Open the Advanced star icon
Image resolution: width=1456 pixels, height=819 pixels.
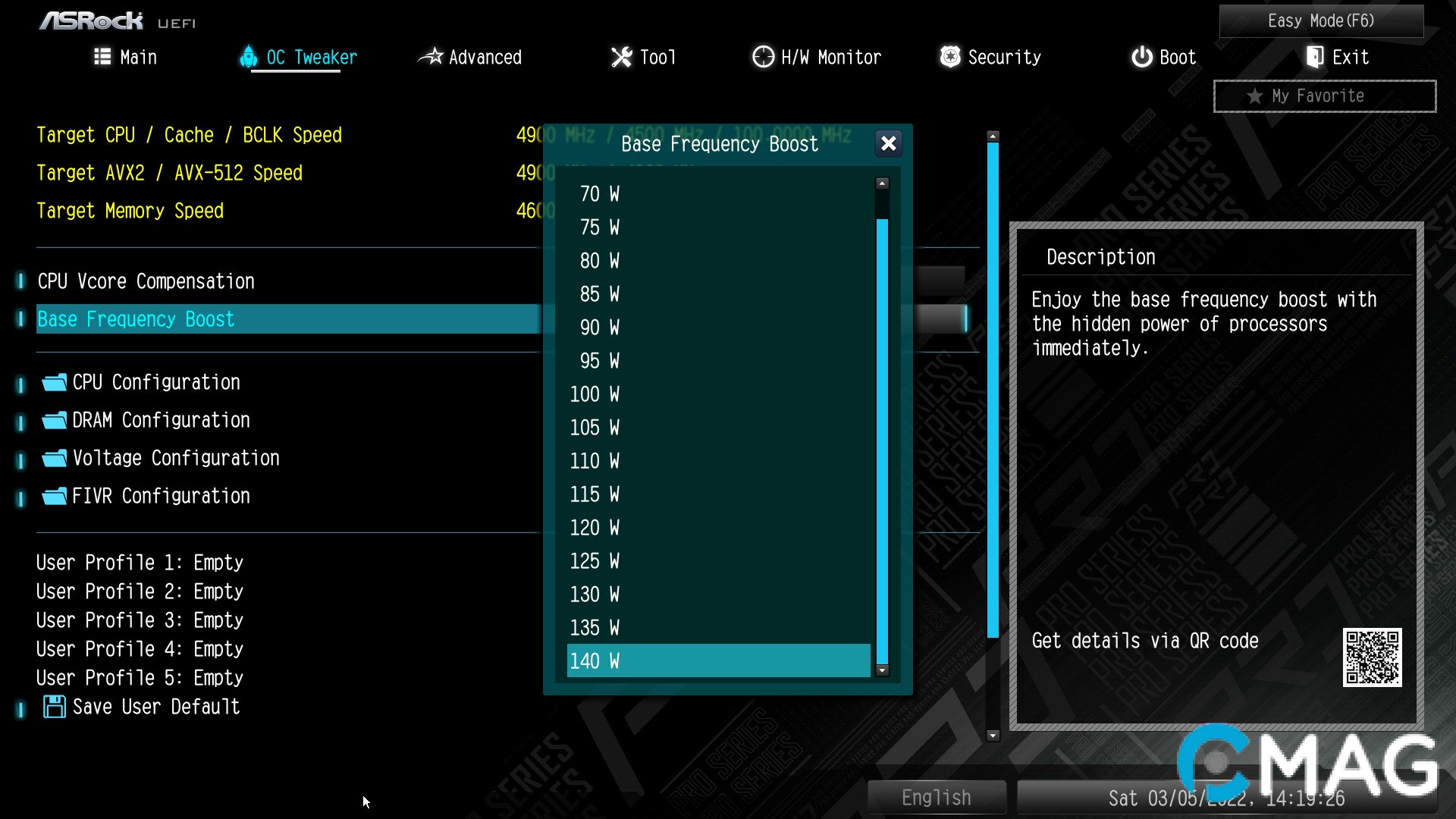[431, 56]
